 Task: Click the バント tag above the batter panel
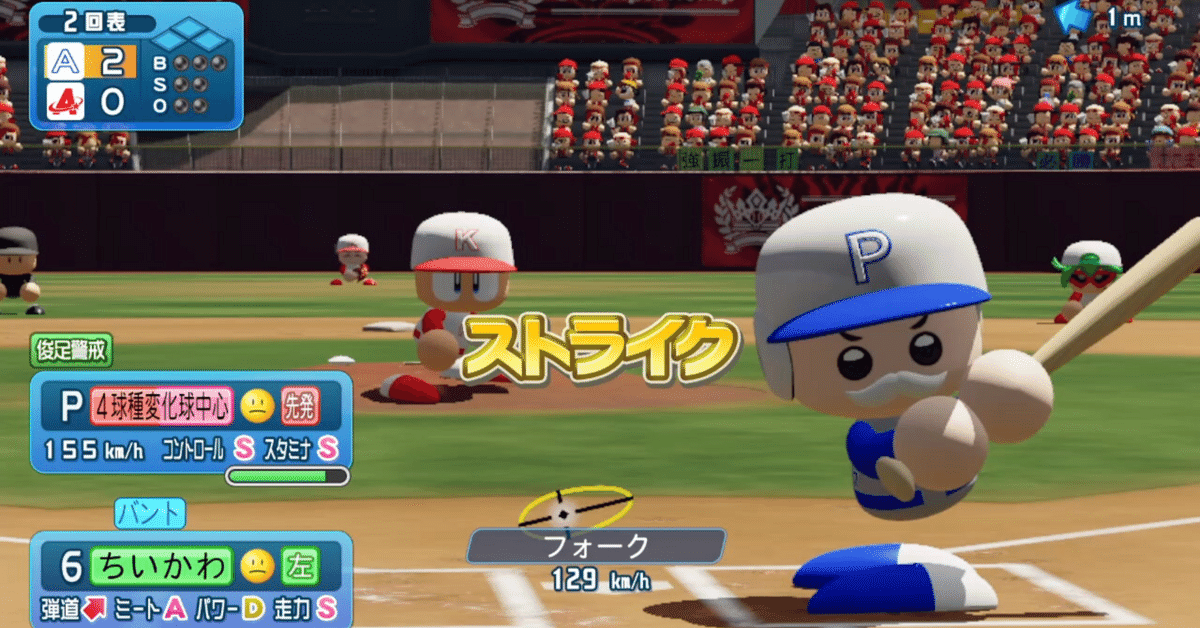[x=150, y=514]
